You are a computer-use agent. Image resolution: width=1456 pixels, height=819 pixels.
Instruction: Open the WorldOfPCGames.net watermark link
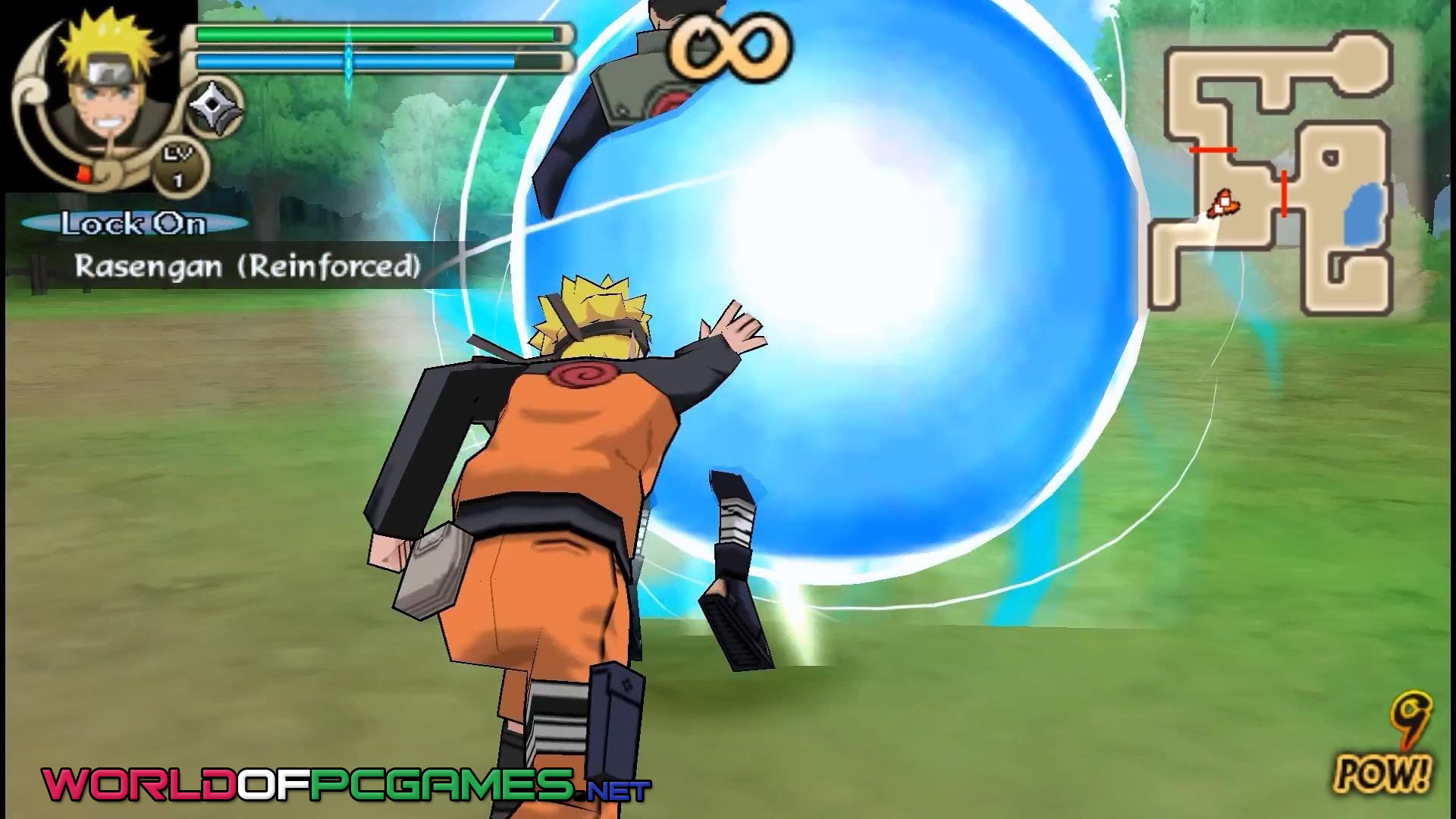click(x=346, y=784)
